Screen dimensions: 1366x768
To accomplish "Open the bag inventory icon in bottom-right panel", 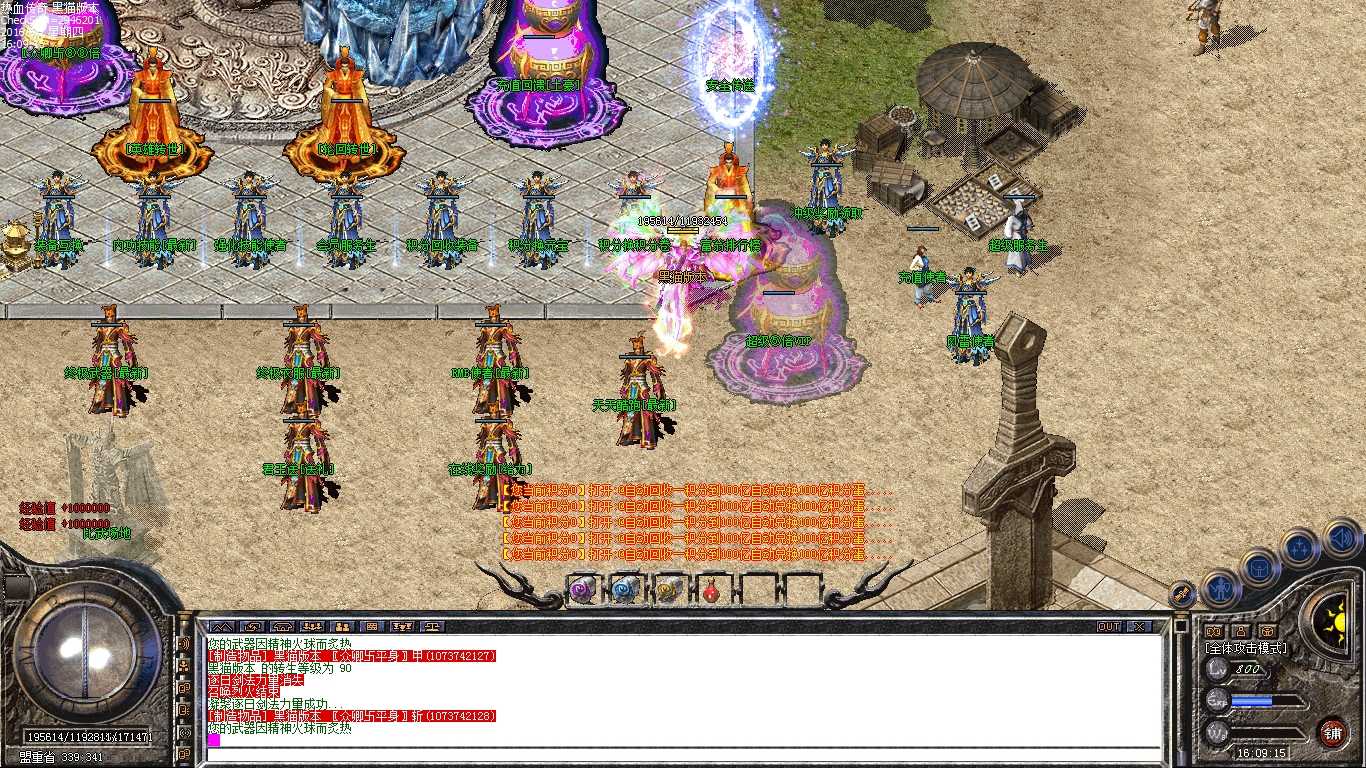I will [x=1259, y=569].
